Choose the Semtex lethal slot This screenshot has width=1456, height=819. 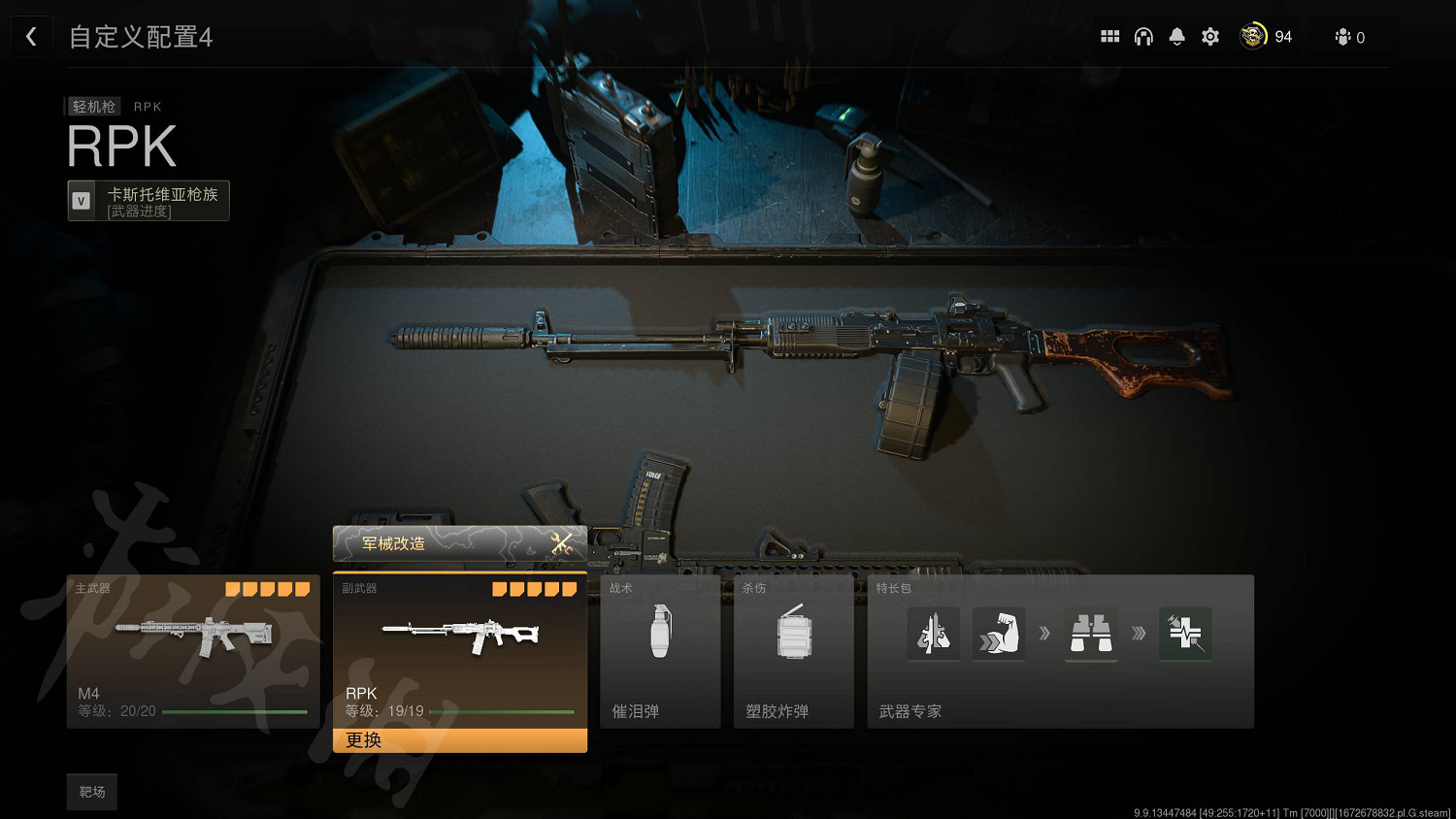(793, 651)
